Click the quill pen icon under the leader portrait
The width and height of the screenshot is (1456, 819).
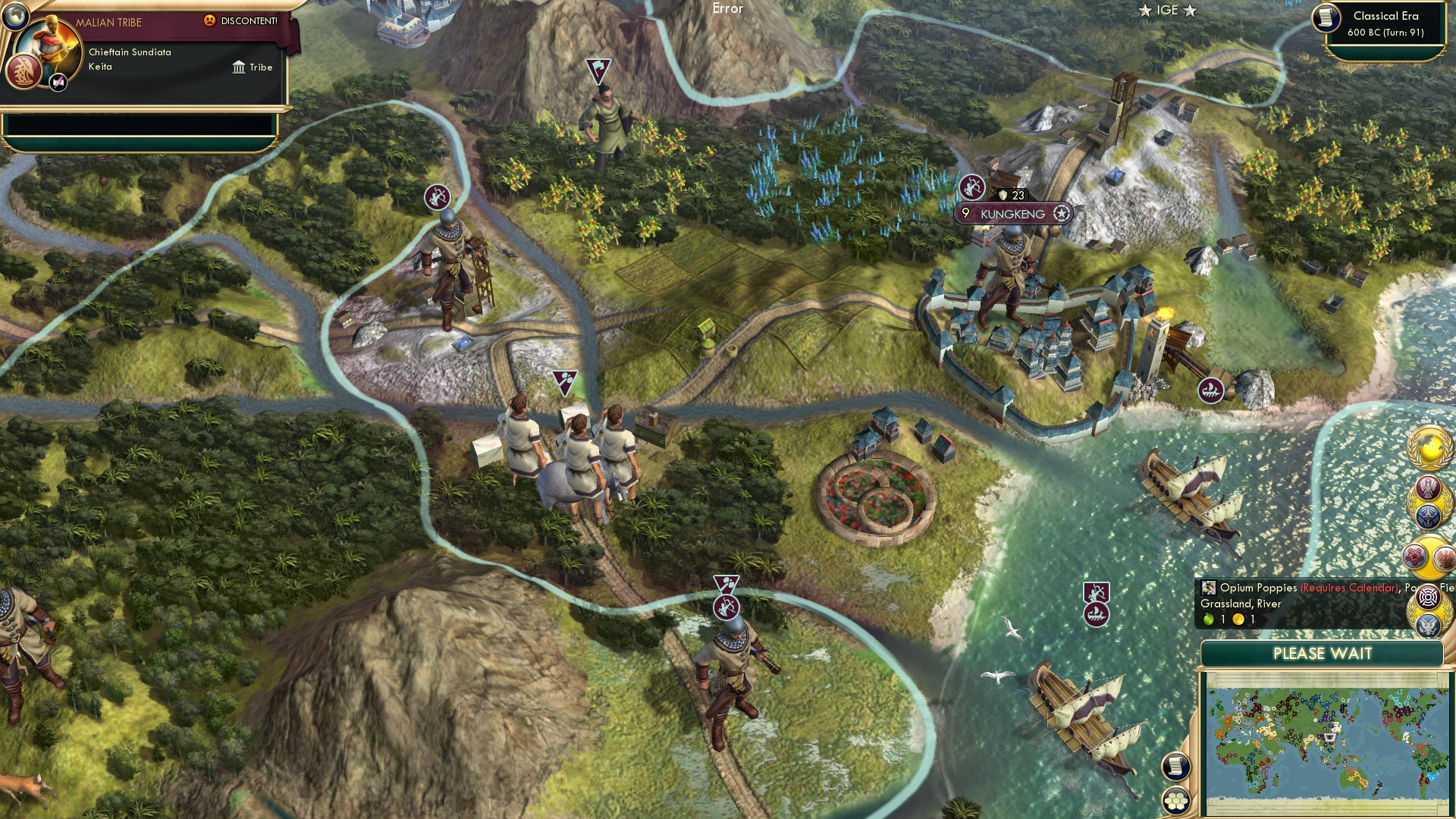point(58,82)
